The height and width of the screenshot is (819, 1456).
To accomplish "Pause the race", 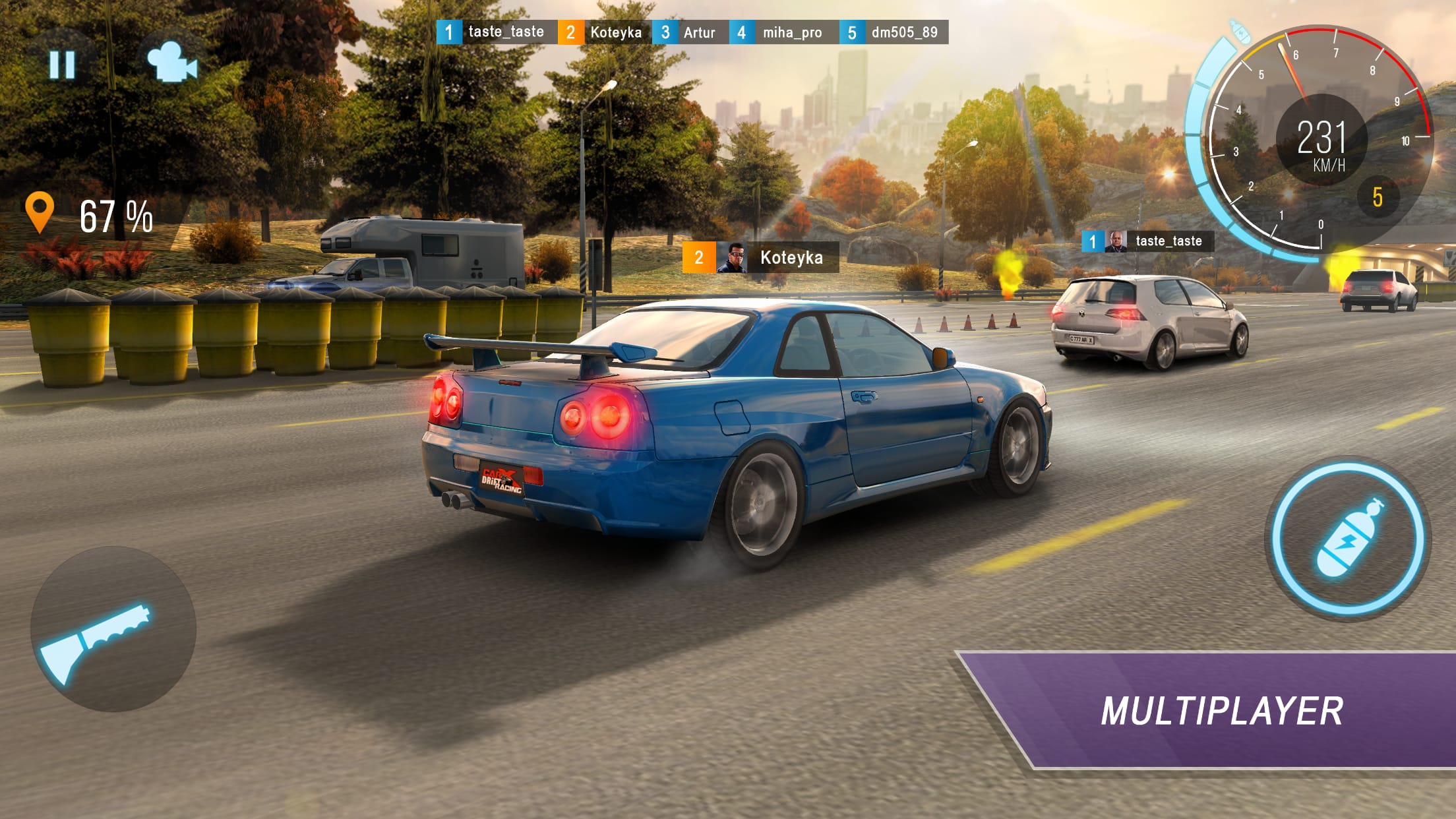I will click(x=61, y=64).
